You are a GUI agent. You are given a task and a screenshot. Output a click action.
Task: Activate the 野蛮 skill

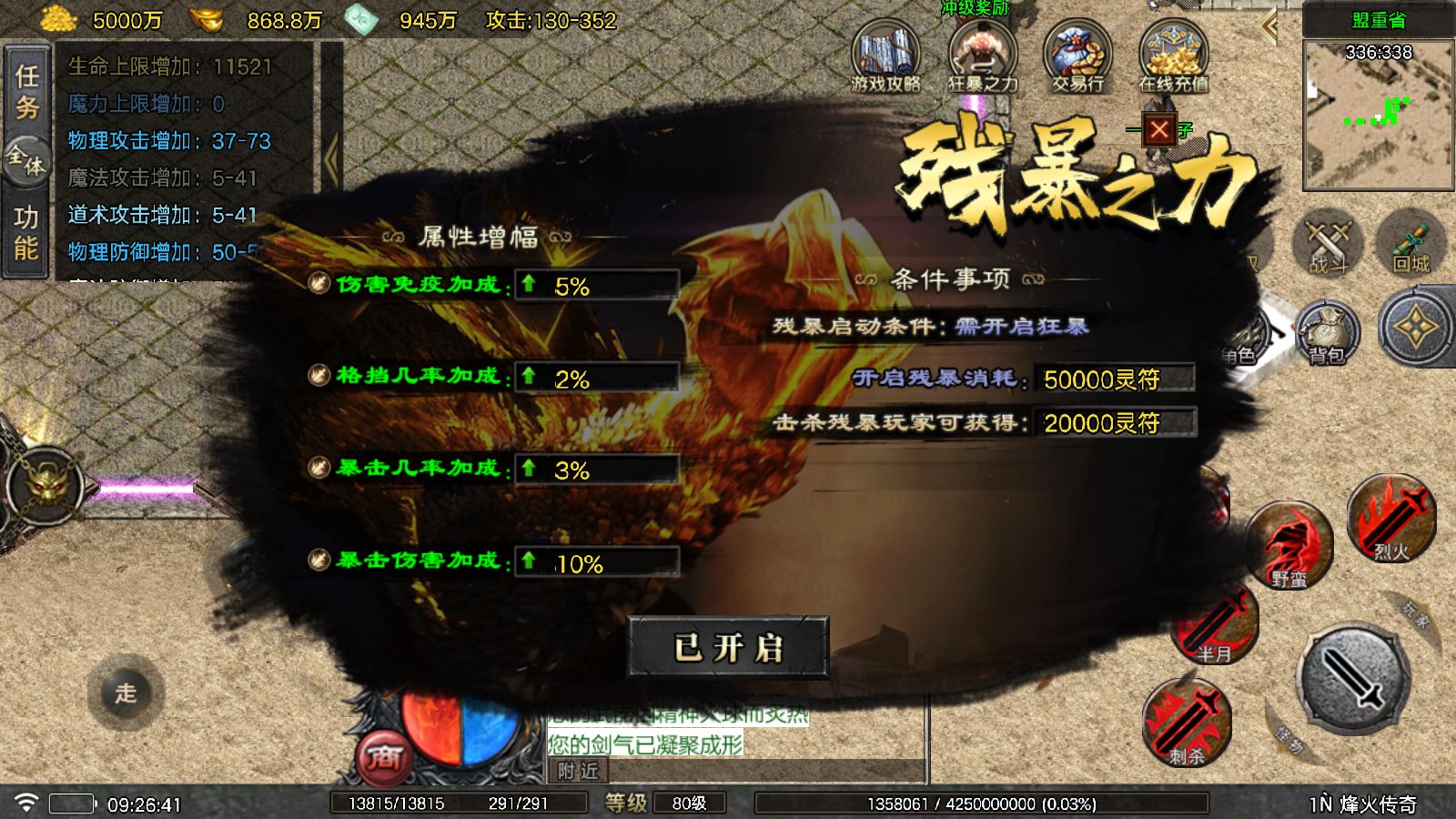[x=1289, y=546]
